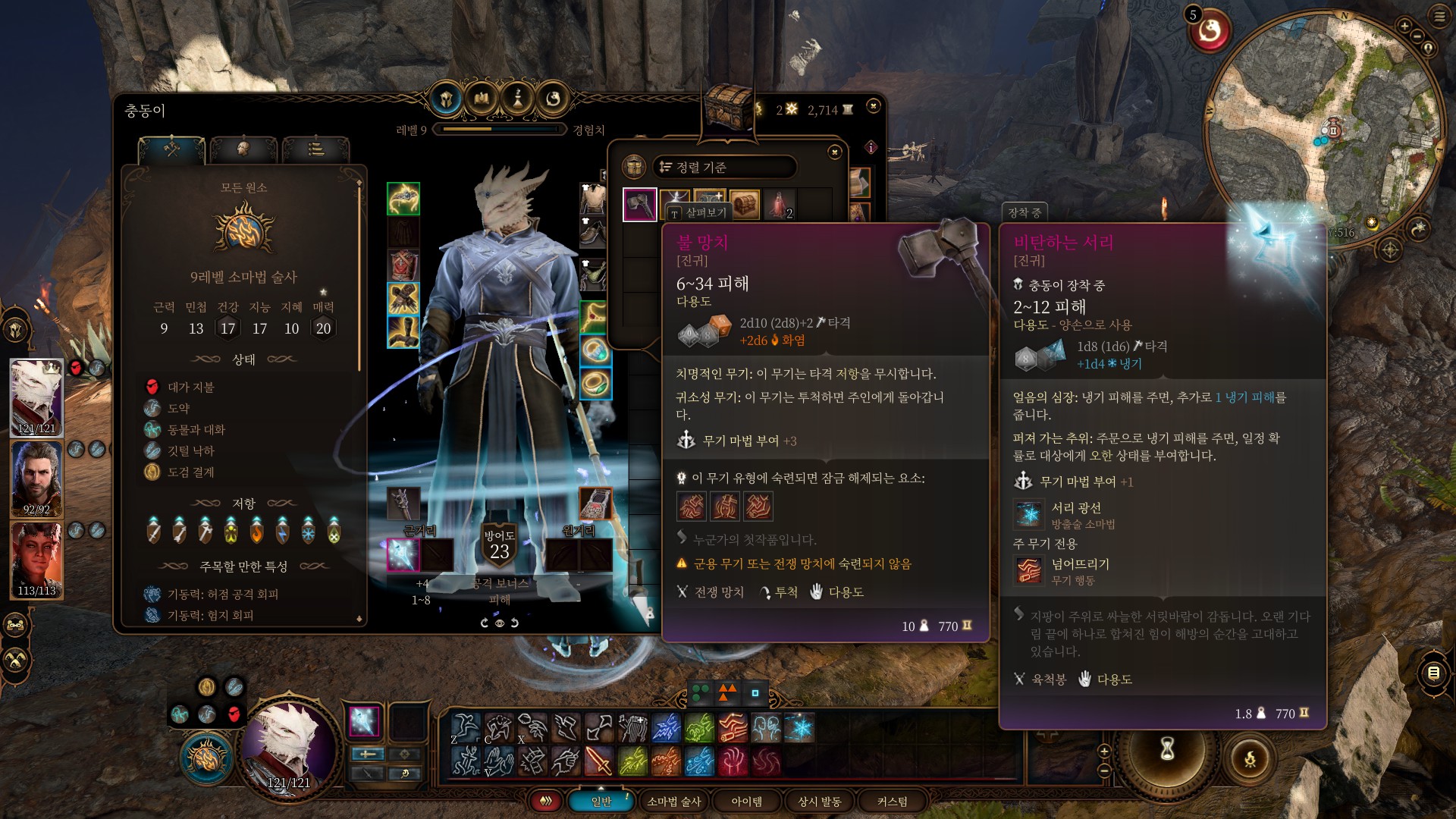Image resolution: width=1456 pixels, height=819 pixels.
Task: Toggle the blue square indicator above the hotbar
Action: (755, 692)
